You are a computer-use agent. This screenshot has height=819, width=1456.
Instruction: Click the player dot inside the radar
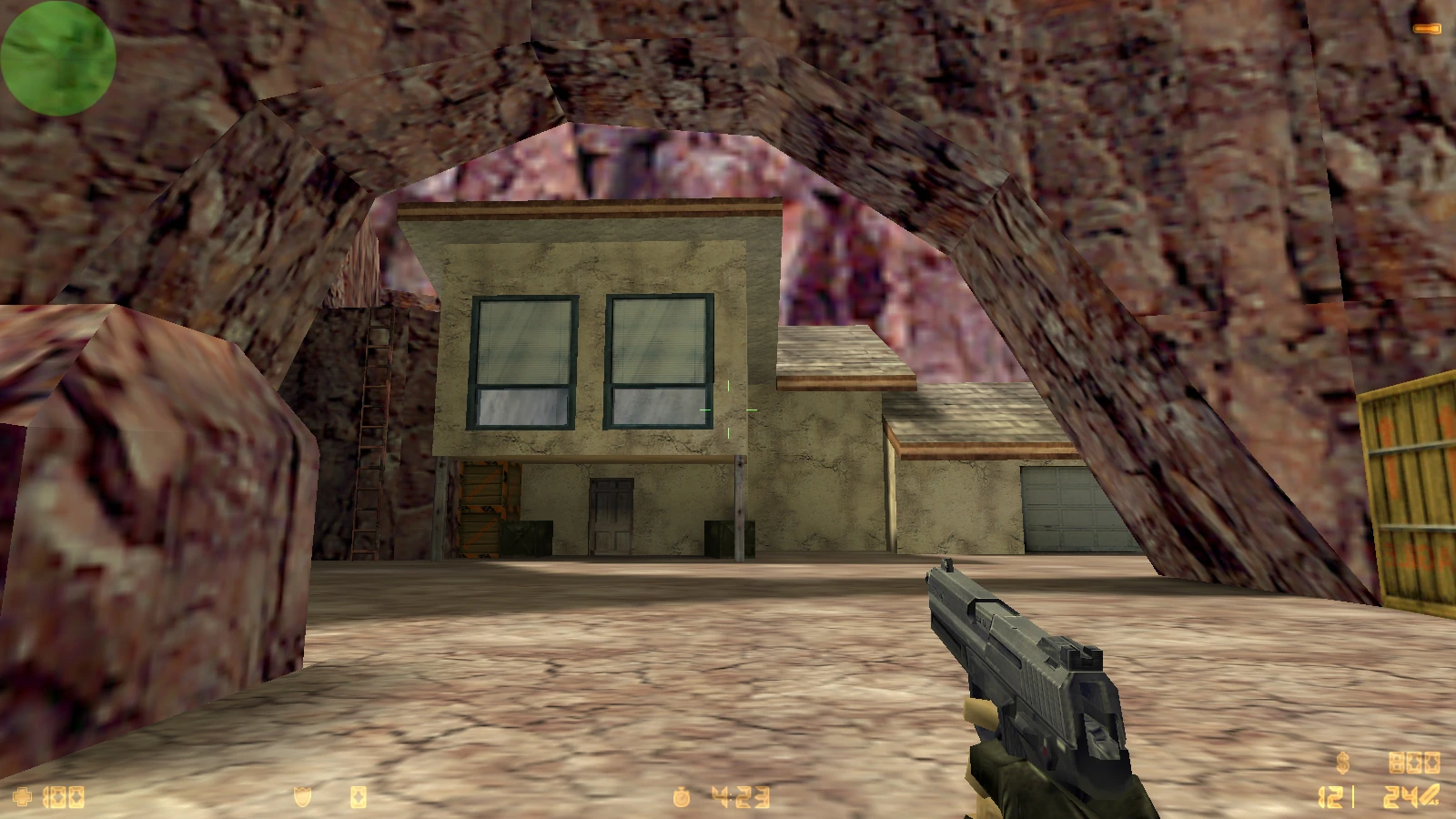pyautogui.click(x=58, y=57)
